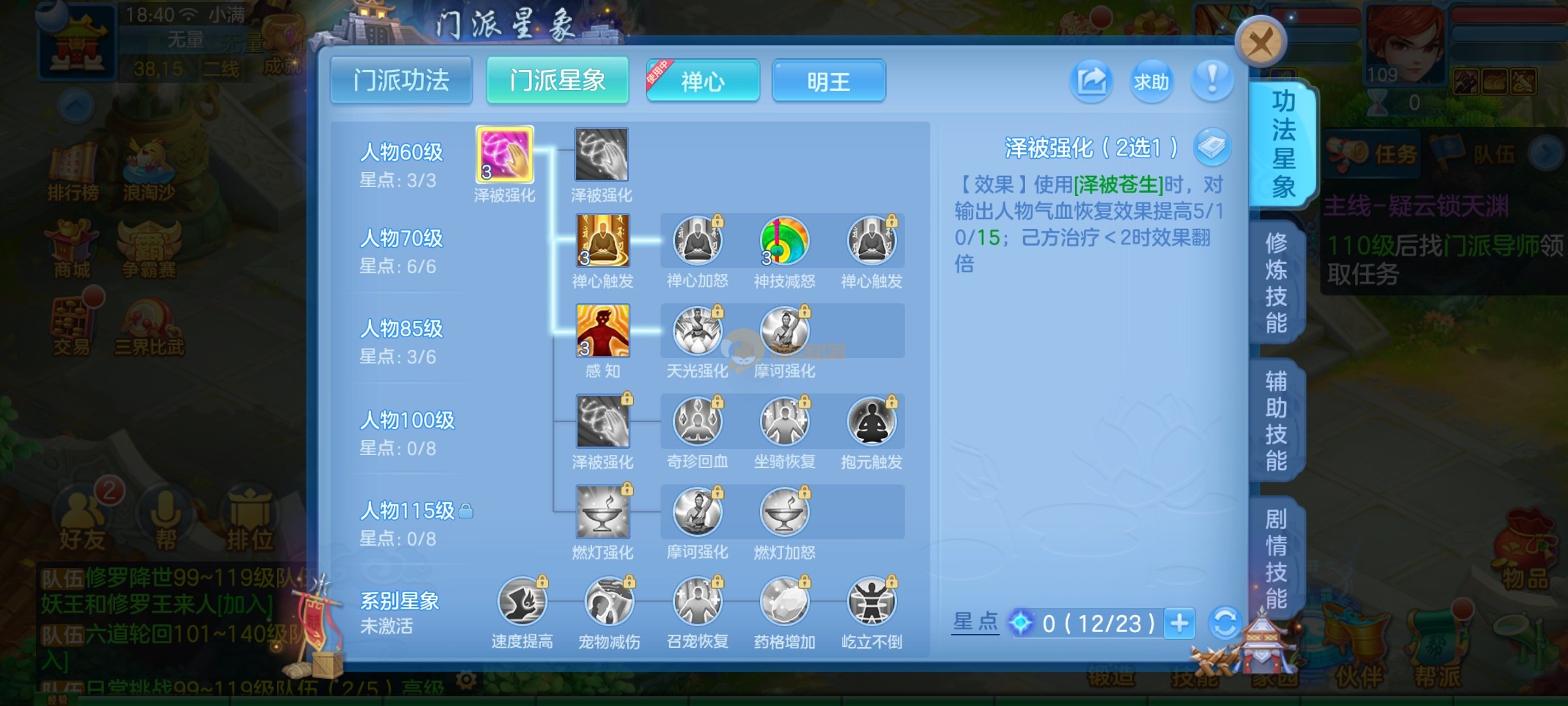Screen dimensions: 1568x706
Task: Switch to the 明王 scheme tab
Action: pyautogui.click(x=828, y=82)
